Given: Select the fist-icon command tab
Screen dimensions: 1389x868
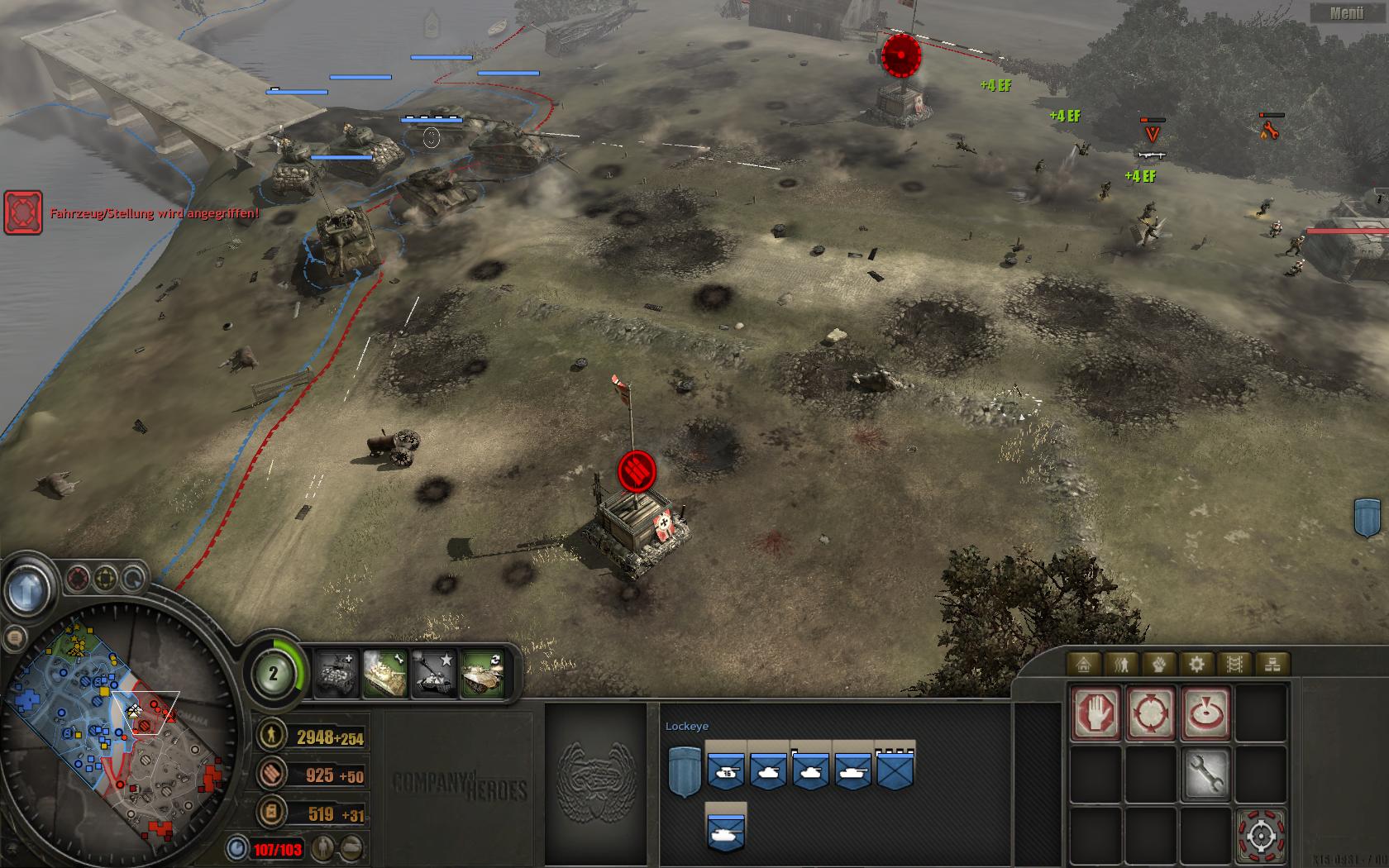Looking at the screenshot, I should [1159, 664].
